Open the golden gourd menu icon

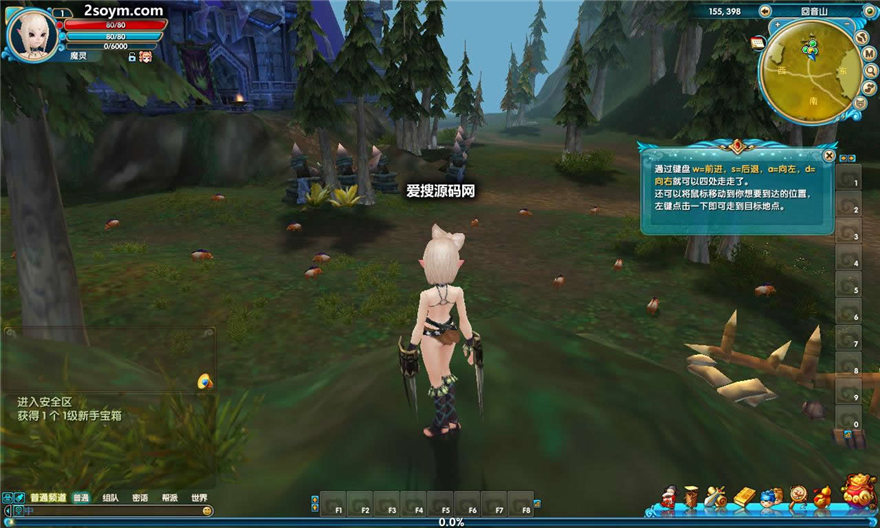[822, 496]
